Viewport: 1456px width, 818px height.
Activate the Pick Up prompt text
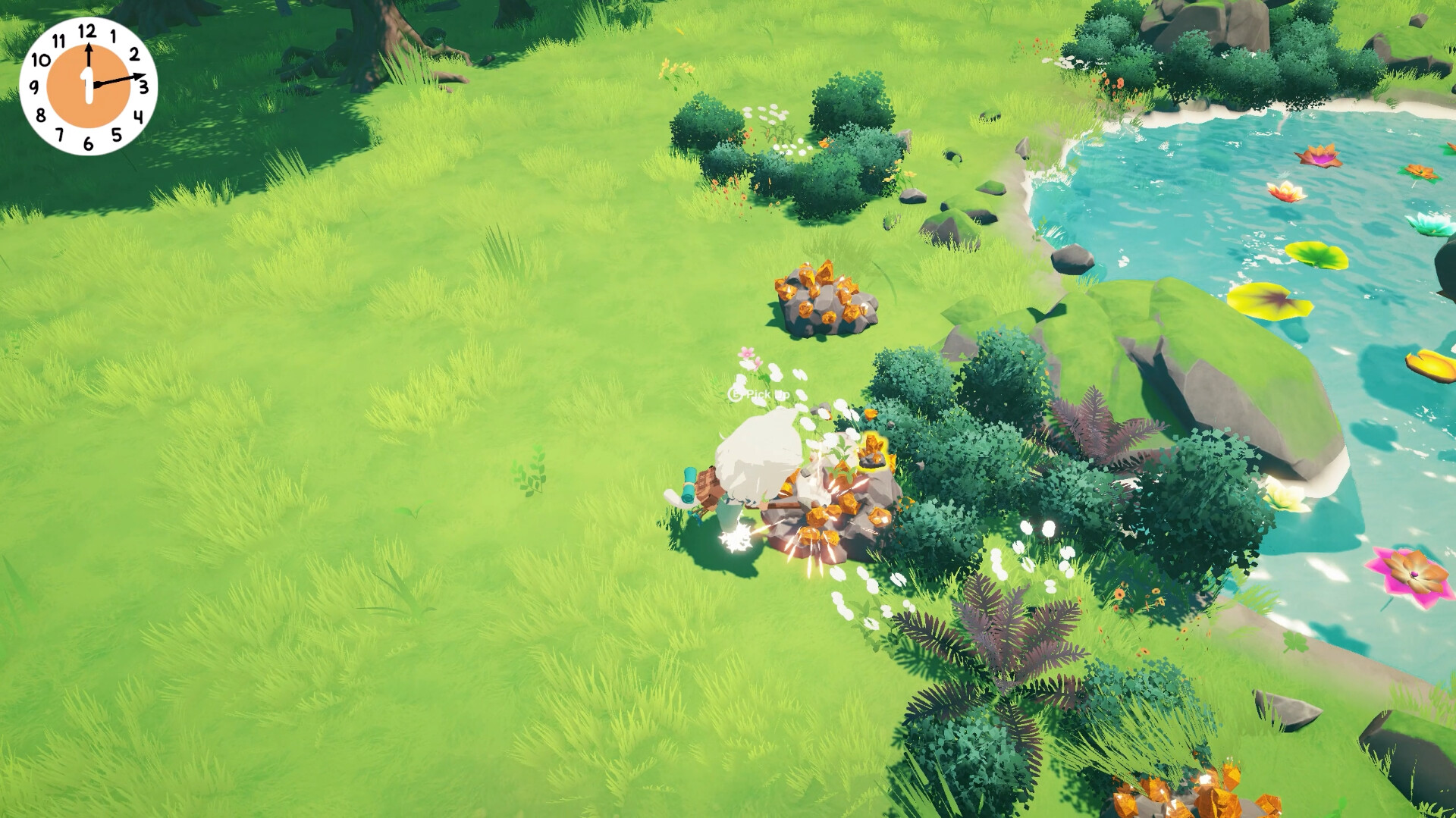point(758,394)
